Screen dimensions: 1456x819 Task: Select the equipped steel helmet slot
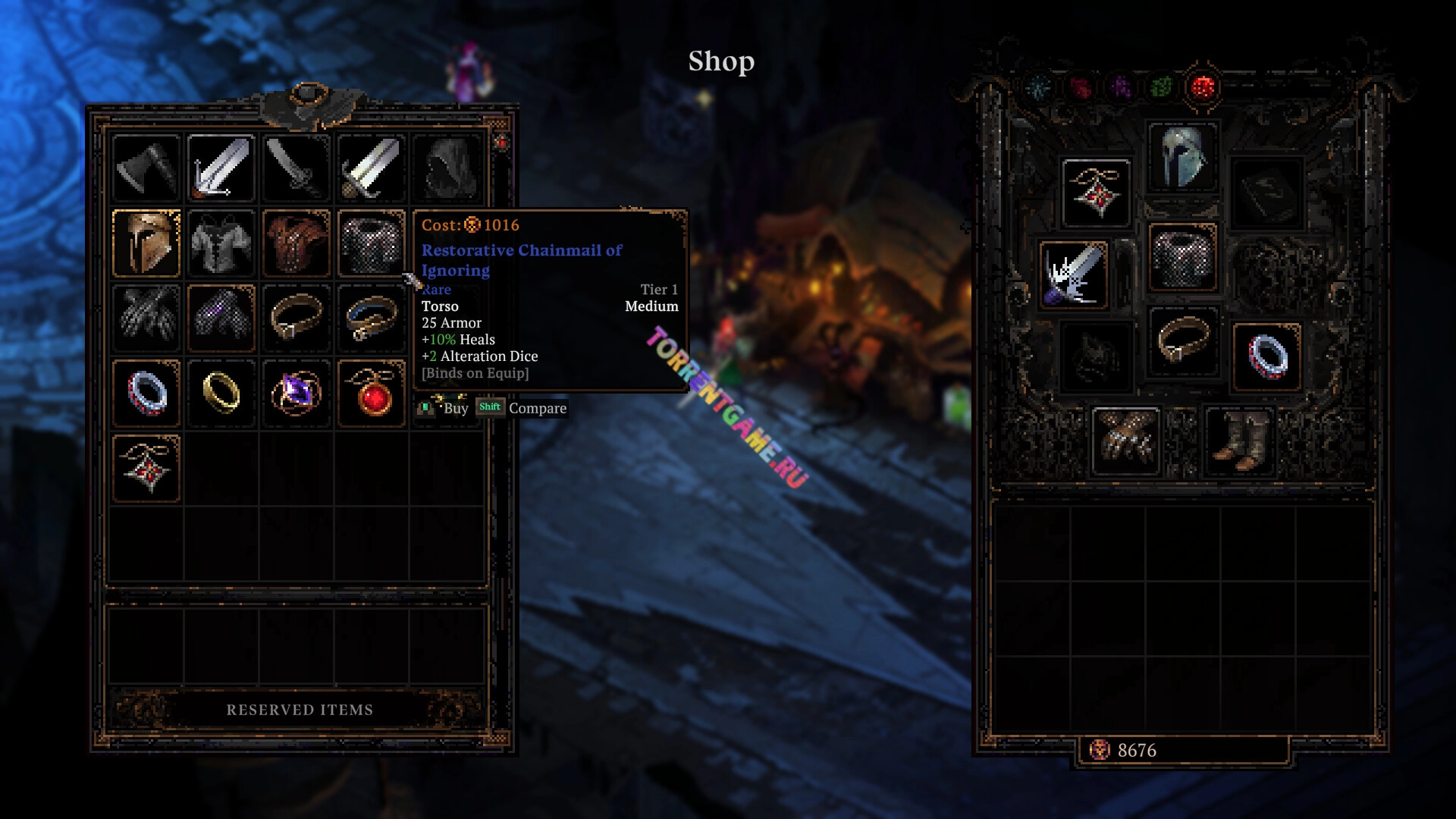coord(1182,157)
